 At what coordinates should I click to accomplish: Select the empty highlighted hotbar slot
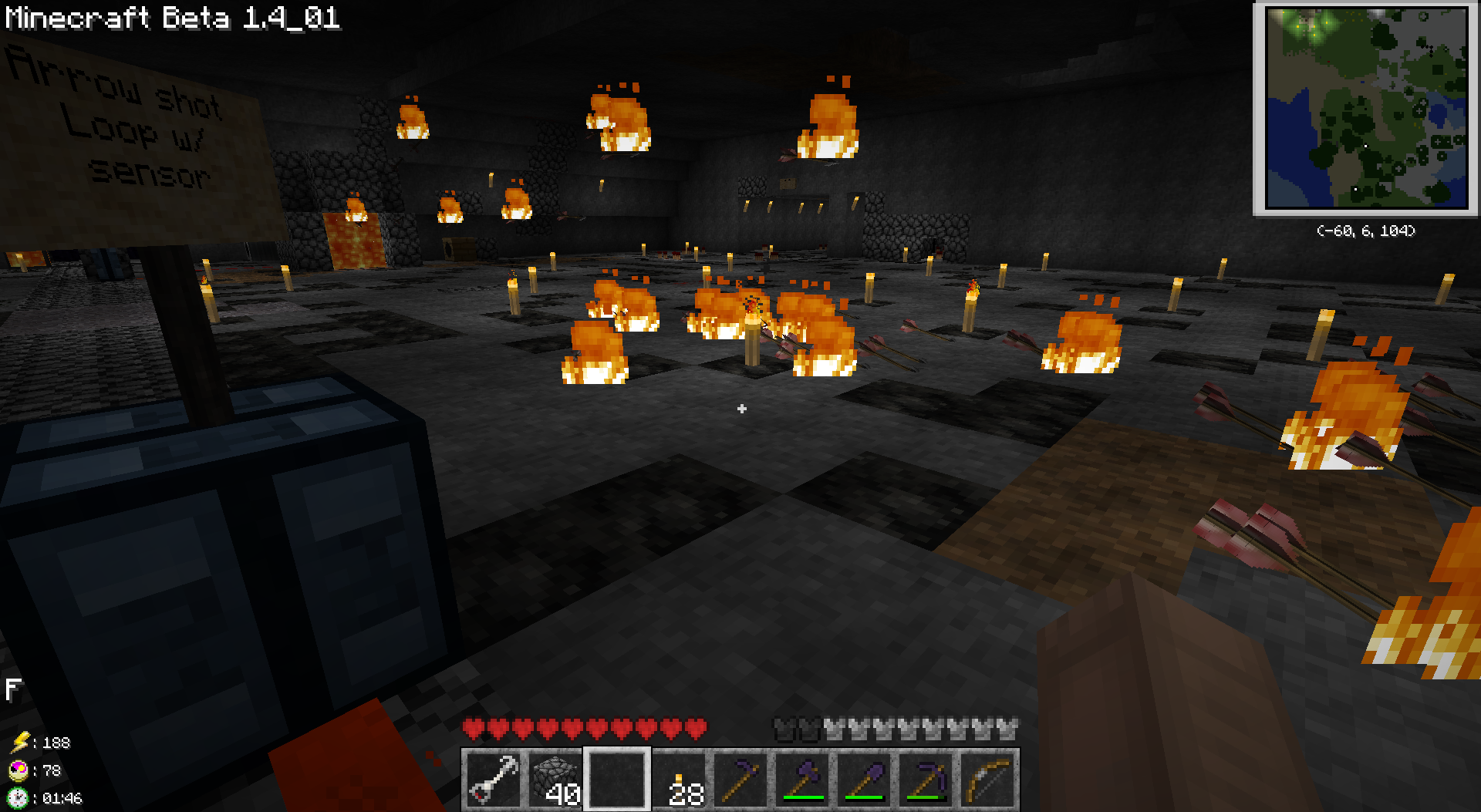[x=617, y=779]
